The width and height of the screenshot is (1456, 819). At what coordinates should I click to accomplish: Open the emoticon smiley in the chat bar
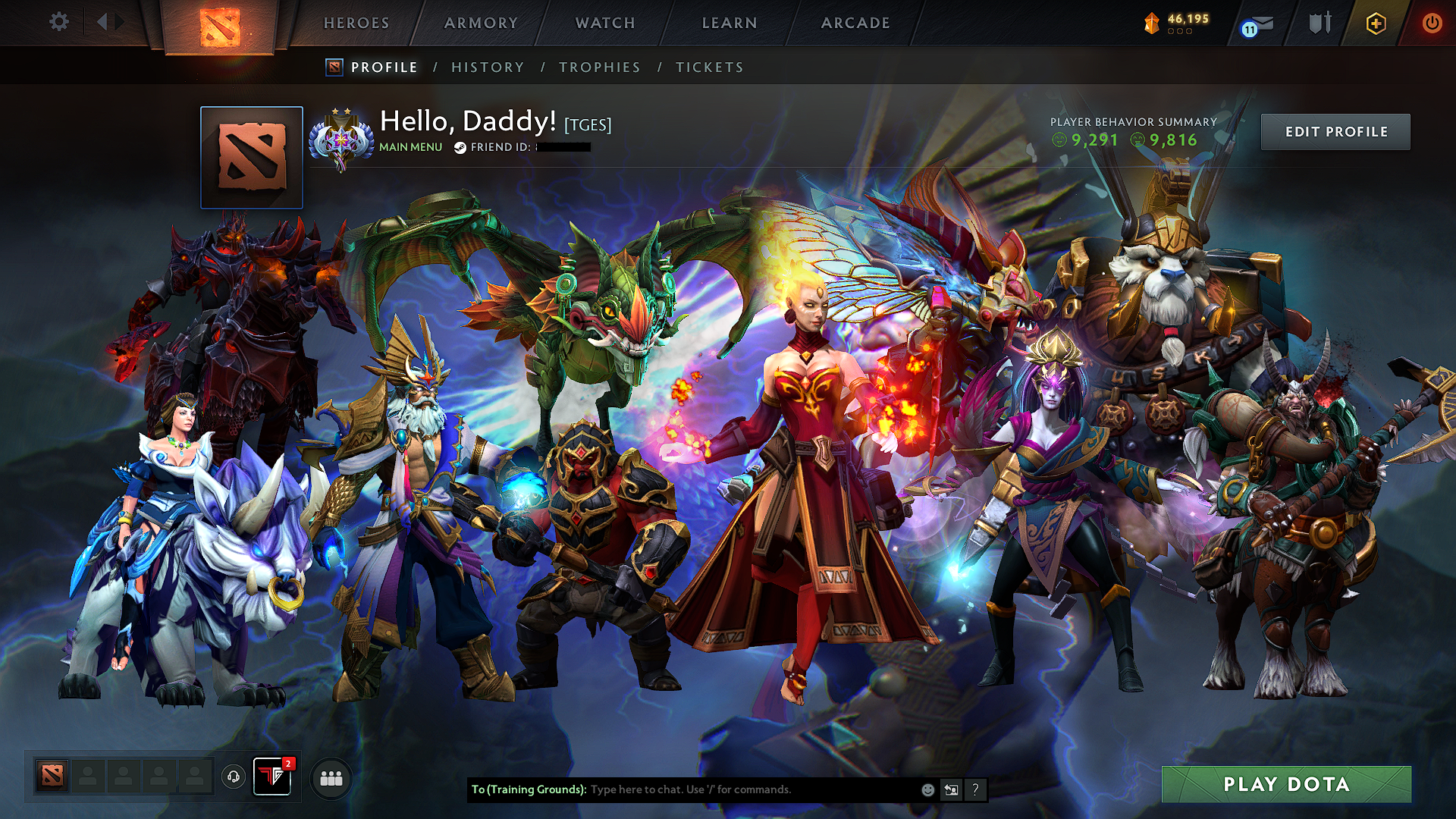click(x=927, y=789)
